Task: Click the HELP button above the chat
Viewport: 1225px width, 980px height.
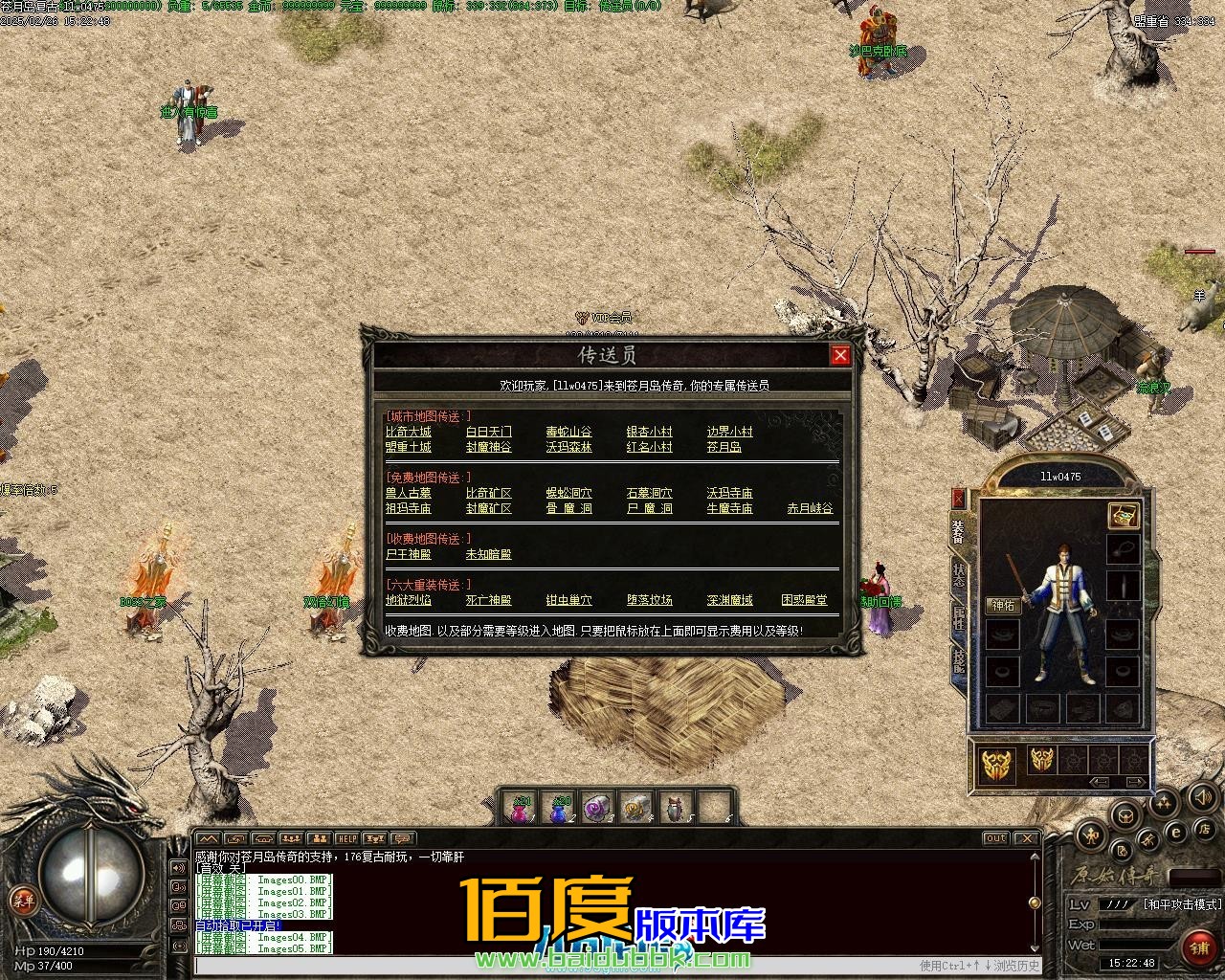Action: [x=346, y=838]
